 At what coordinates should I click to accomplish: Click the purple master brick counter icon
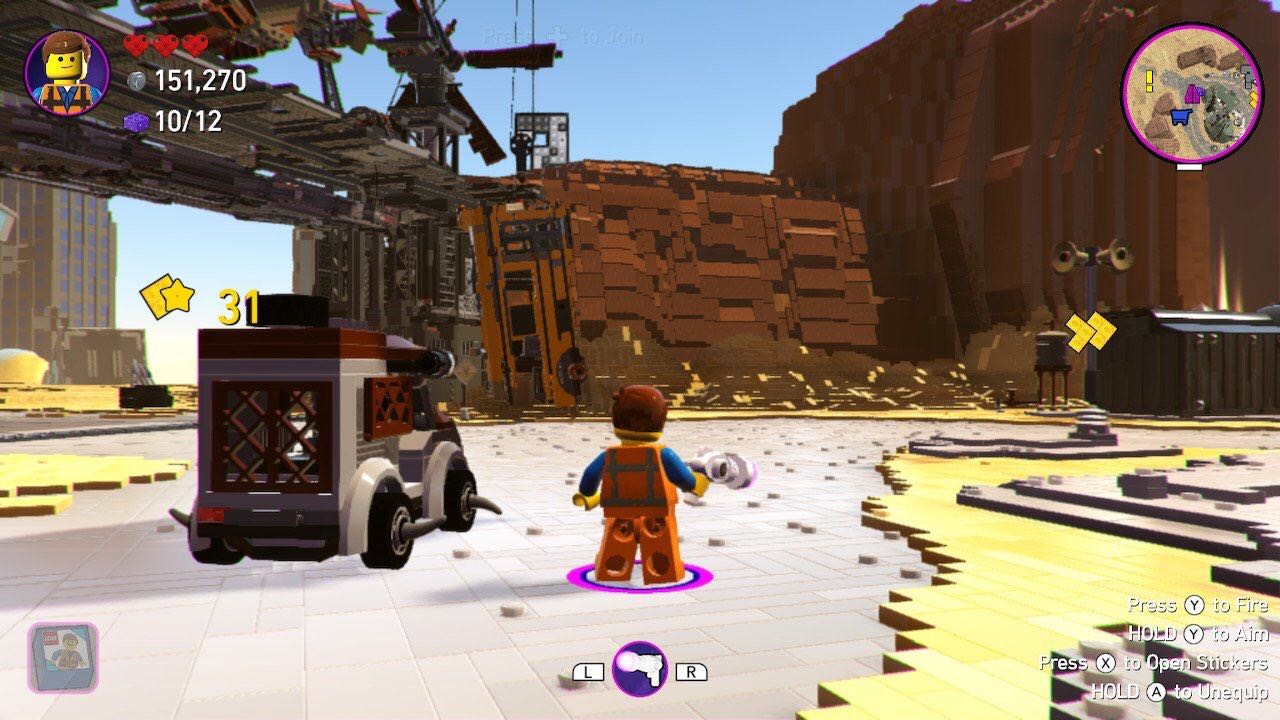coord(136,122)
